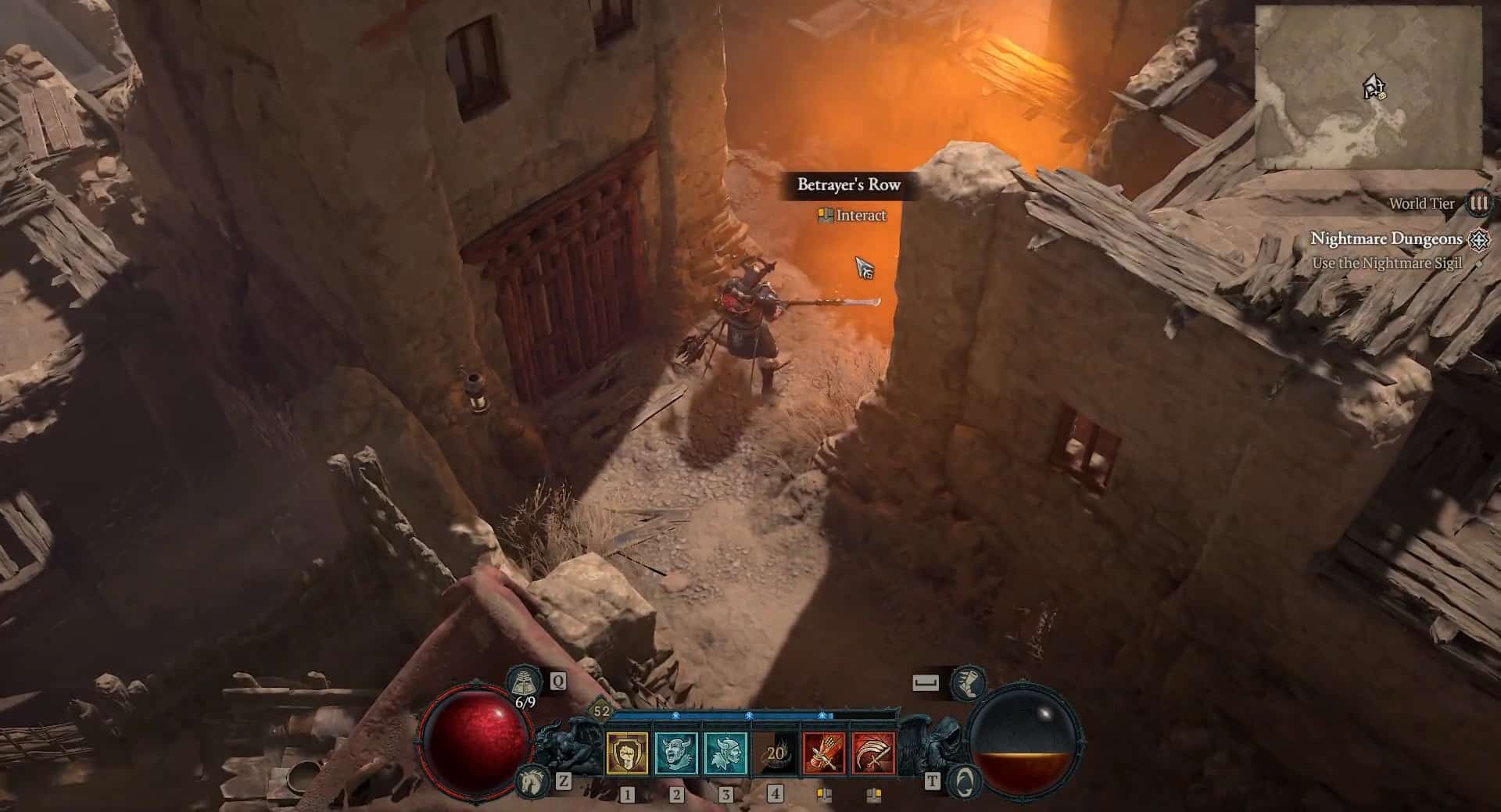The image size is (1501, 812).
Task: Drink the healing potion on Q
Action: click(525, 681)
